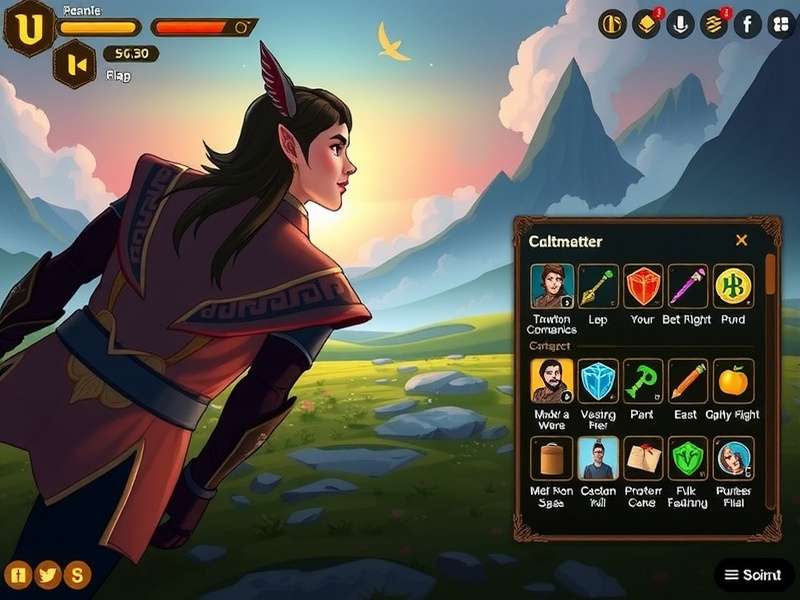Select the man with glasses portrait
The image size is (800, 600).
point(598,458)
